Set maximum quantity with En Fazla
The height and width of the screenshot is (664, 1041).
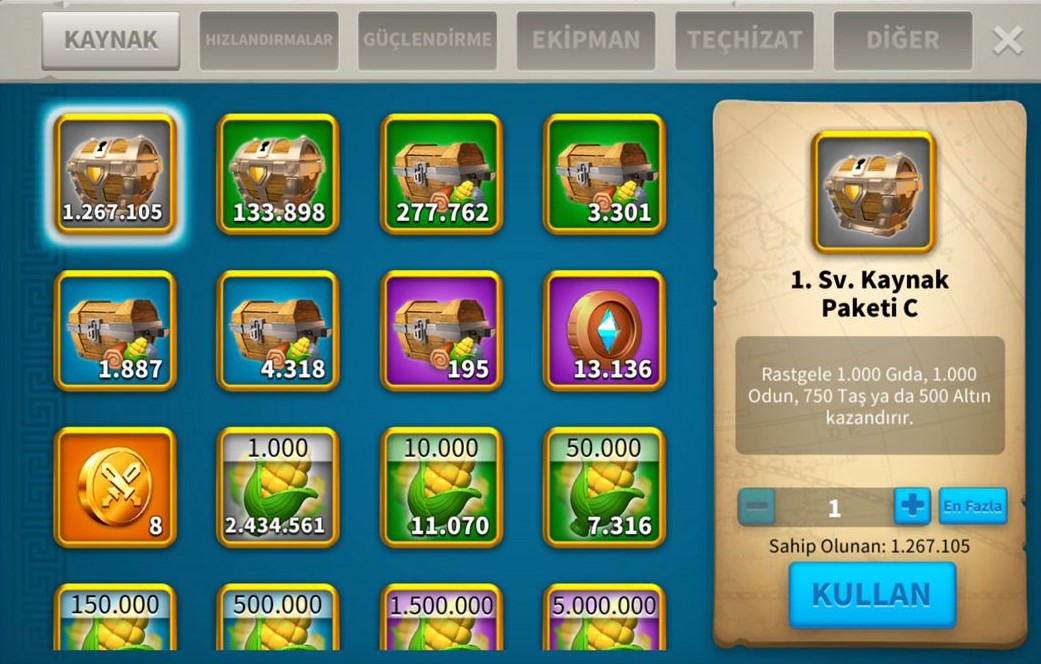tap(972, 507)
